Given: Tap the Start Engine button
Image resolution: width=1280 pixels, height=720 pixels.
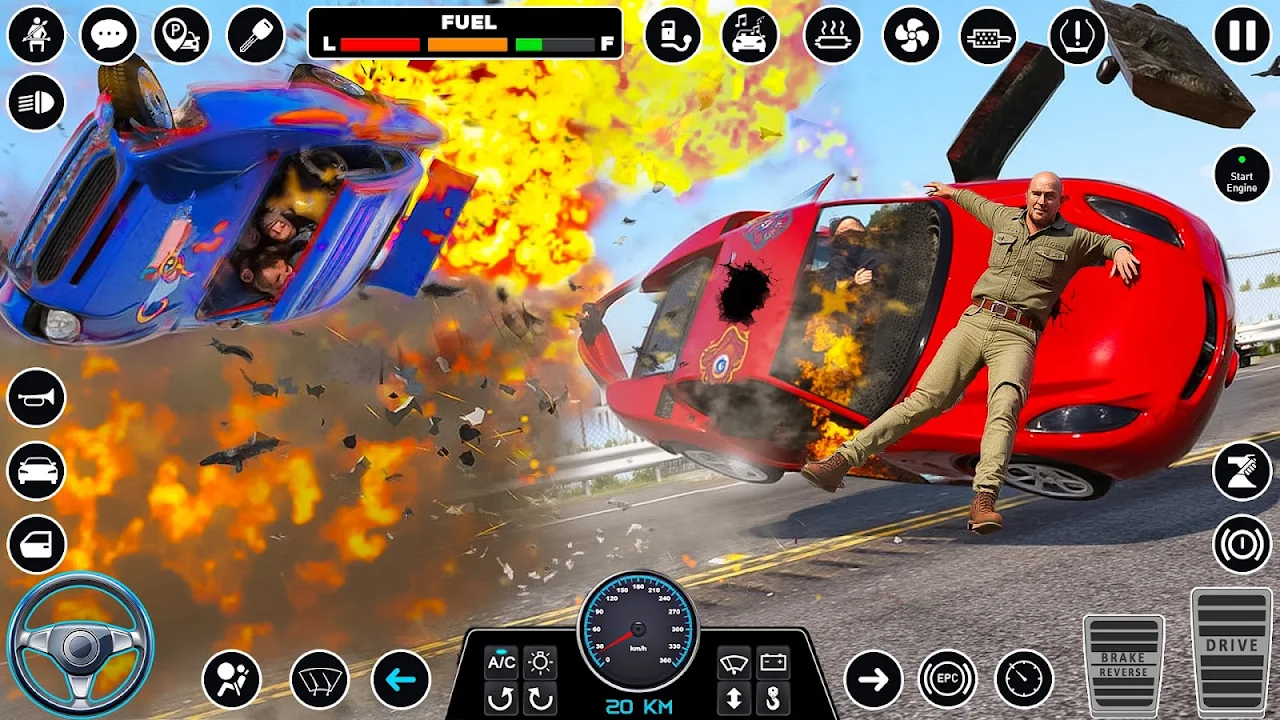Looking at the screenshot, I should click(1242, 175).
